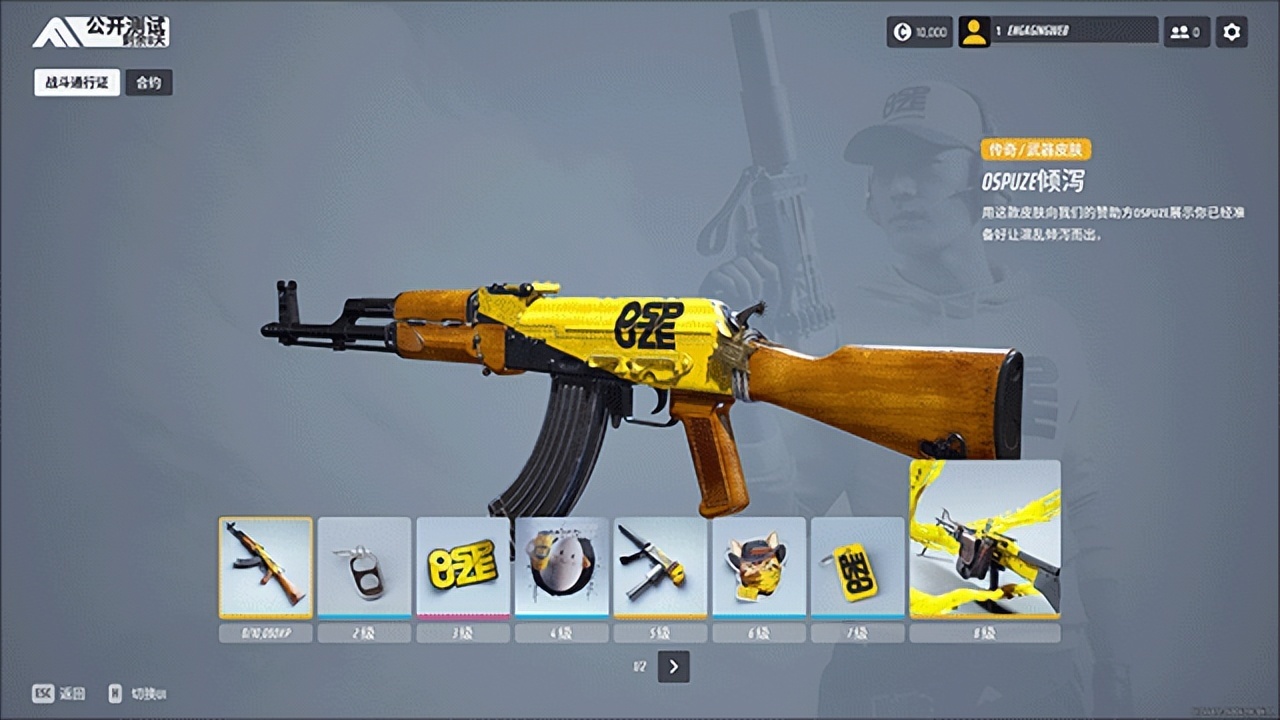Open the 合约 tab
Screen dimensions: 1280x720
tap(149, 83)
